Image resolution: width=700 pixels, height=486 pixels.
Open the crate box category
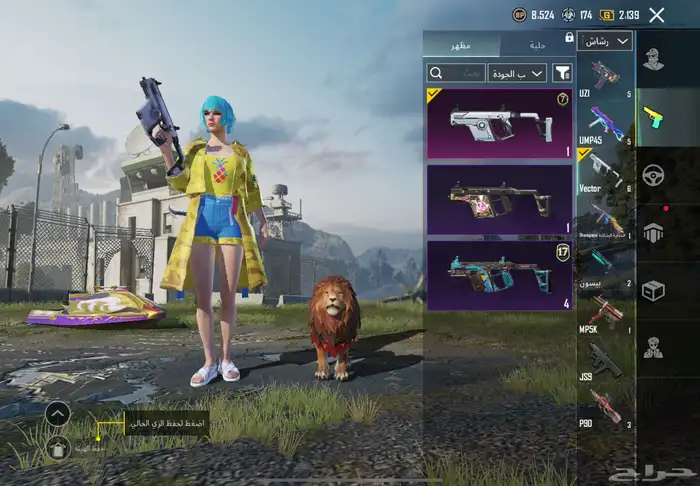[x=654, y=290]
